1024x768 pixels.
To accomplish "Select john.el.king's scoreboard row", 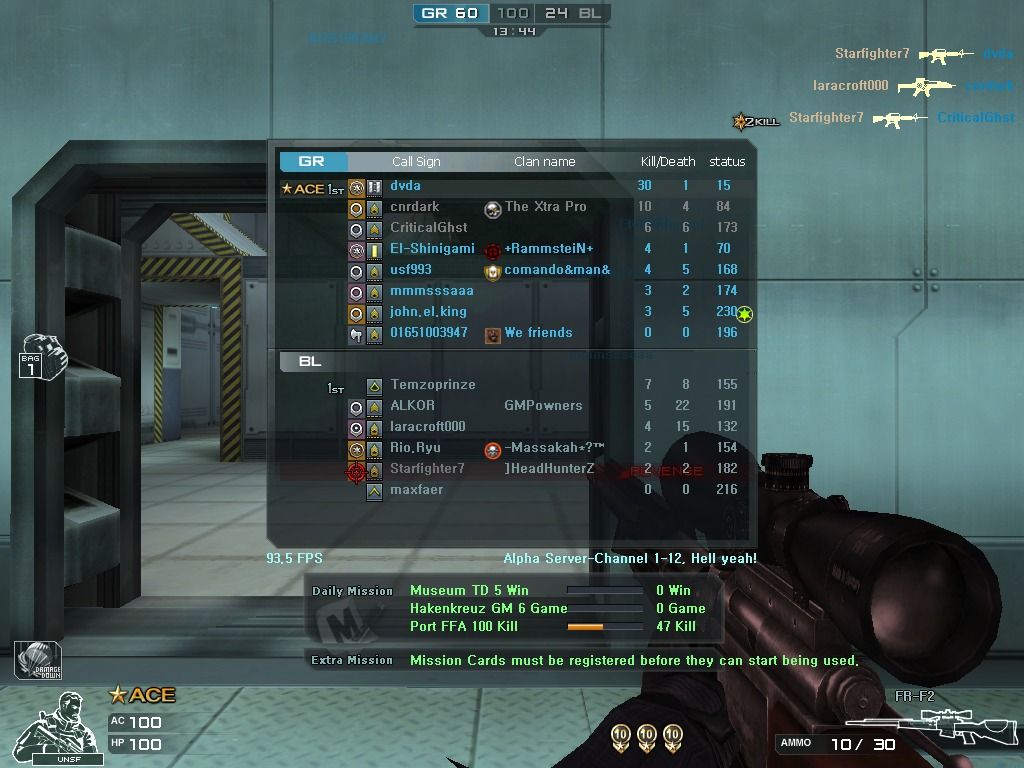I will point(428,312).
